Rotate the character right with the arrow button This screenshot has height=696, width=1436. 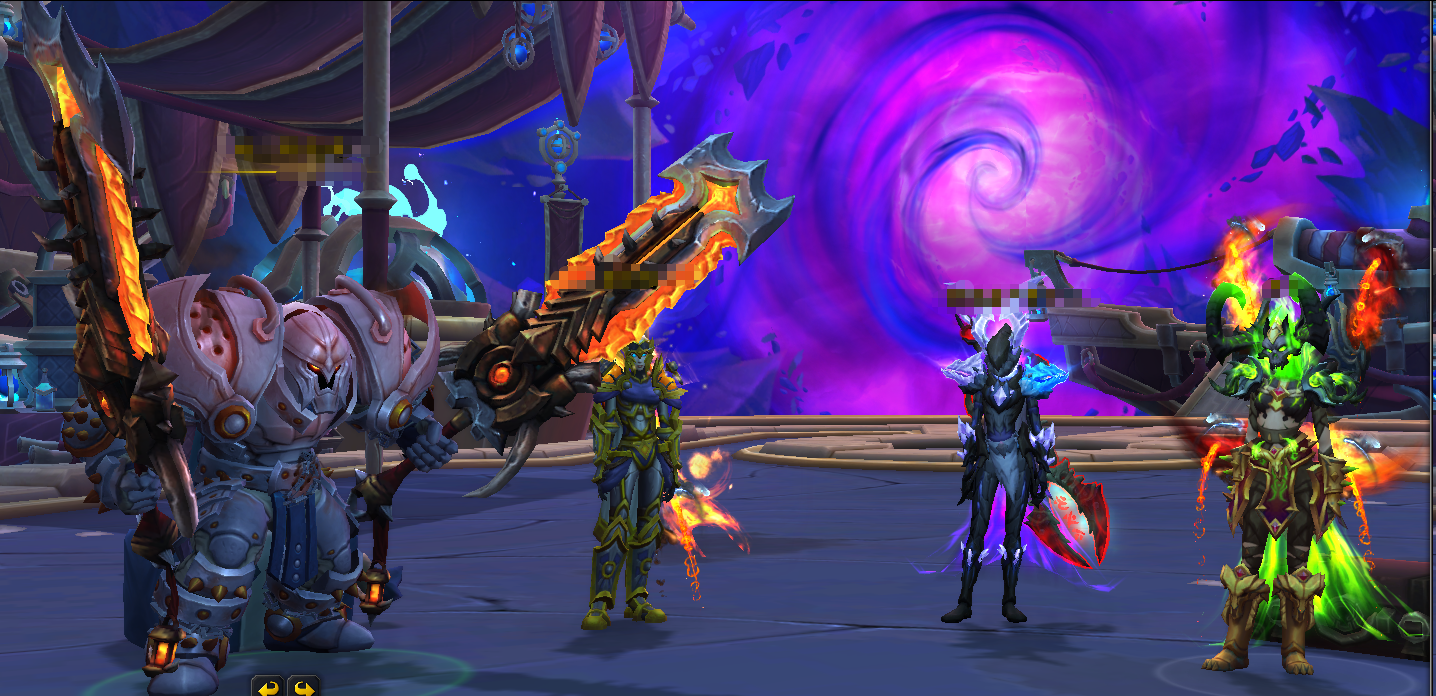coord(303,686)
